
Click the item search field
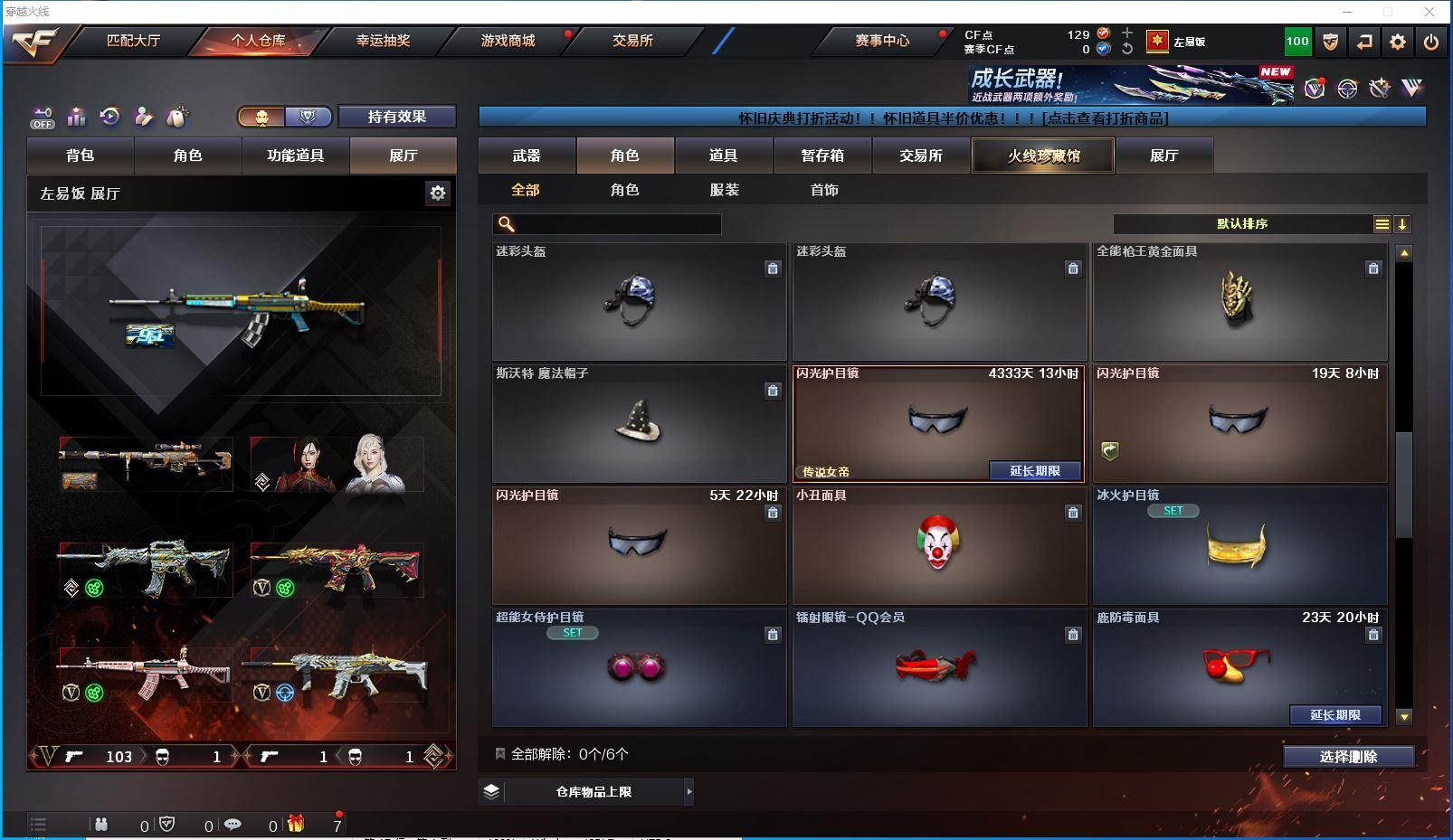point(617,224)
